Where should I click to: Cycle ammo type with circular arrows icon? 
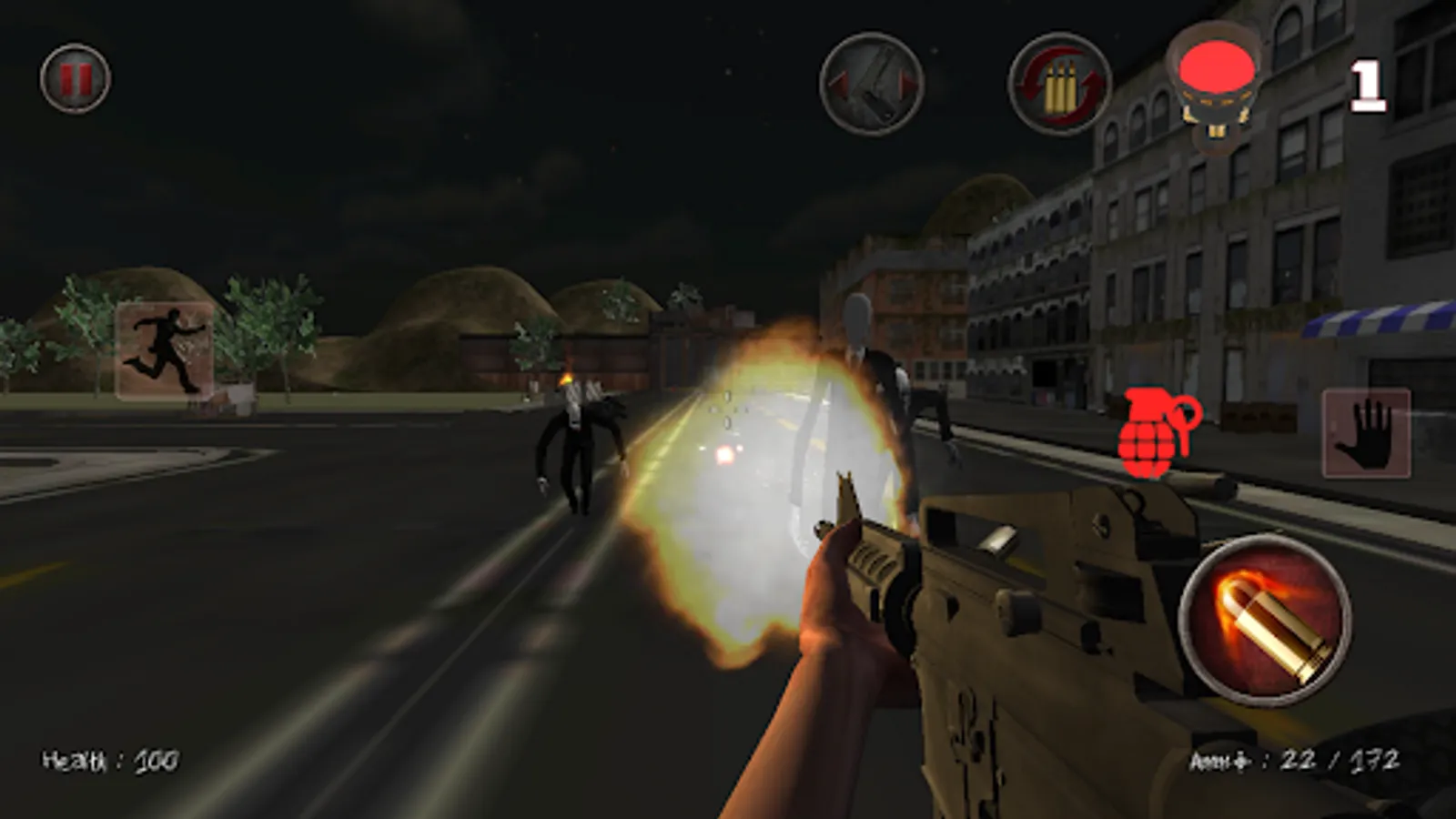pos(1058,84)
